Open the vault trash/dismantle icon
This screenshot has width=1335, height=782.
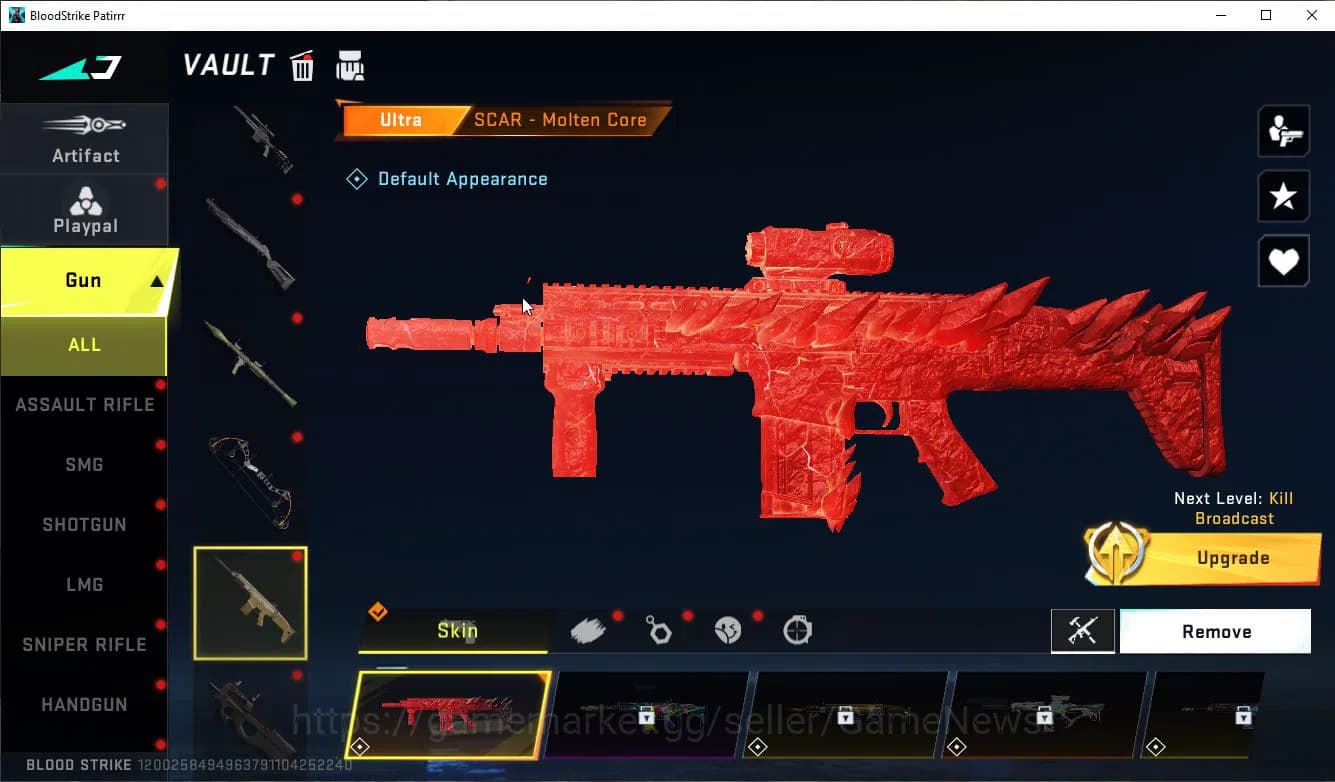tap(302, 65)
